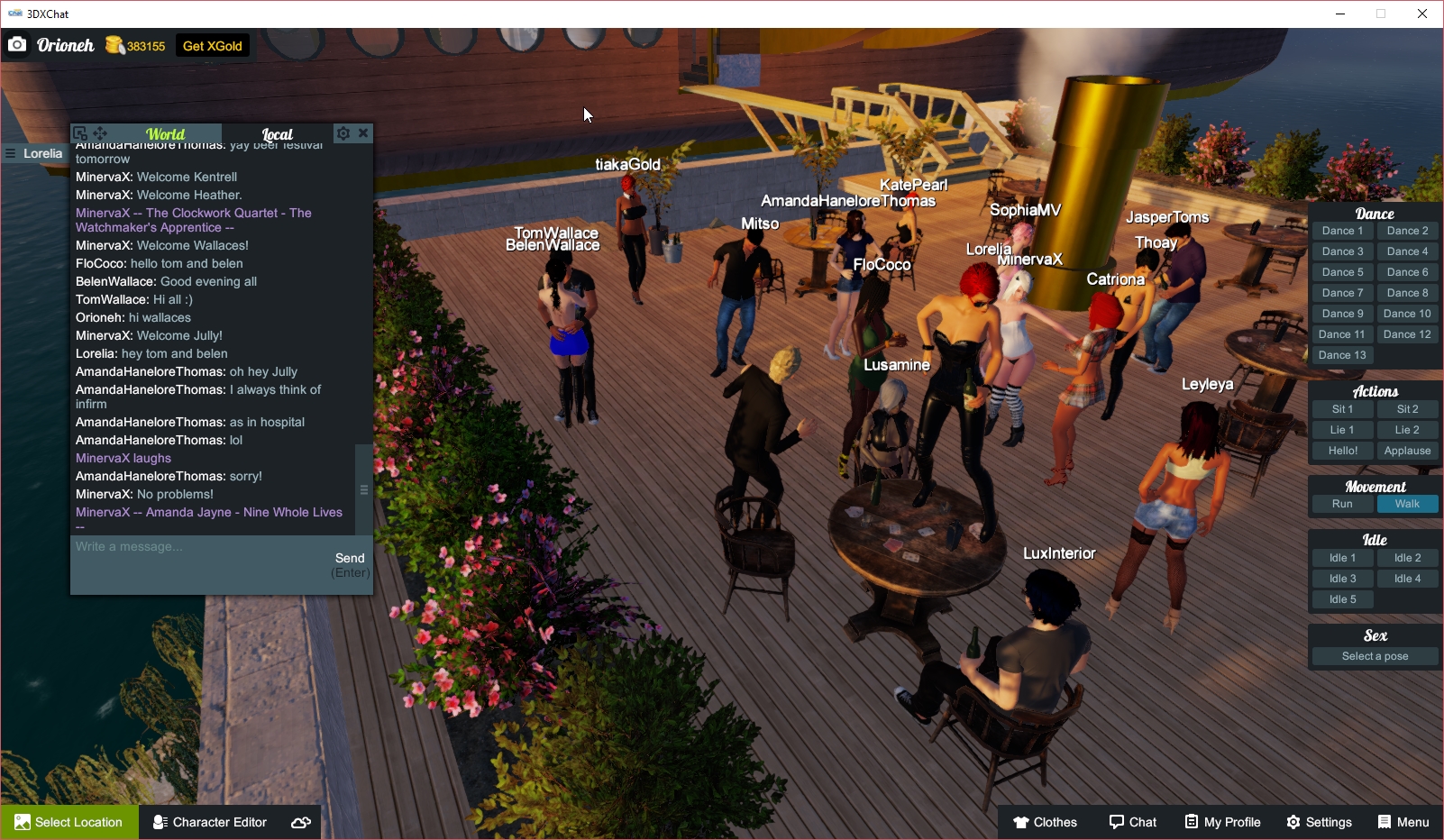Viewport: 1444px width, 840px height.
Task: Open Select a pose dropdown under Sex
Action: point(1374,655)
